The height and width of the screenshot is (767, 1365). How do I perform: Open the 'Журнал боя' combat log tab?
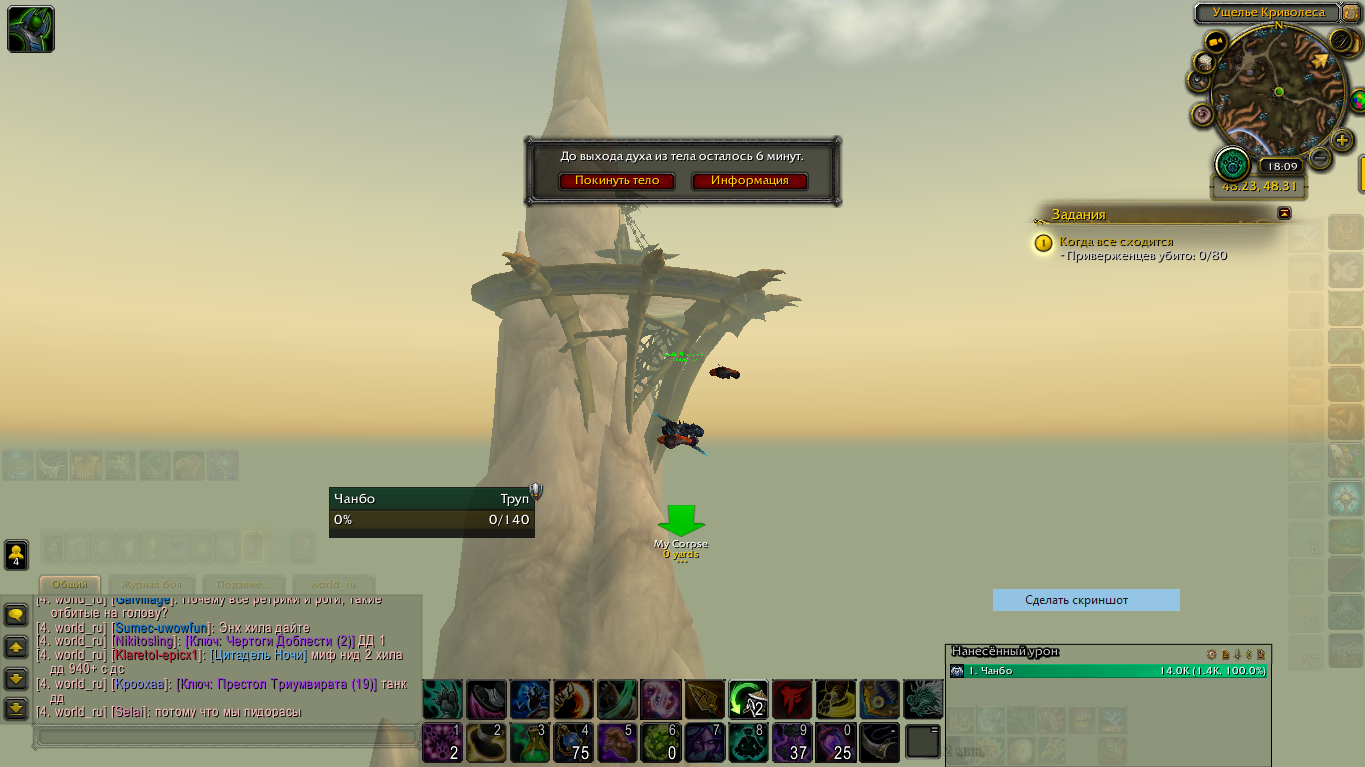coord(153,584)
